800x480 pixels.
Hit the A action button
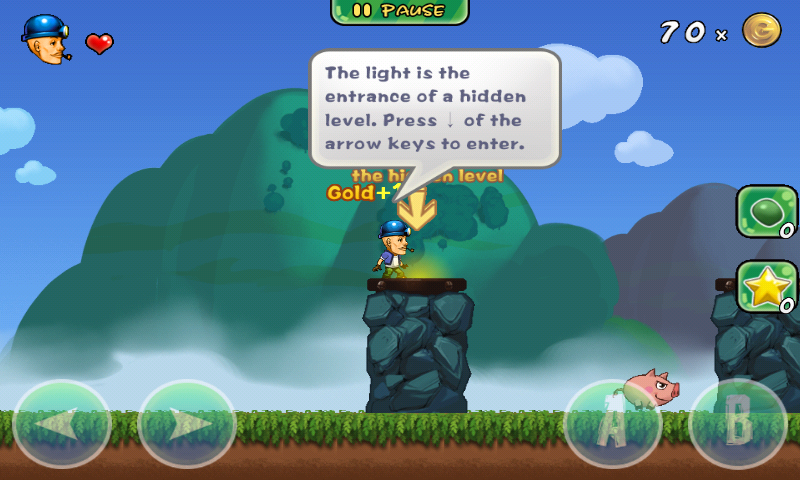pyautogui.click(x=613, y=425)
